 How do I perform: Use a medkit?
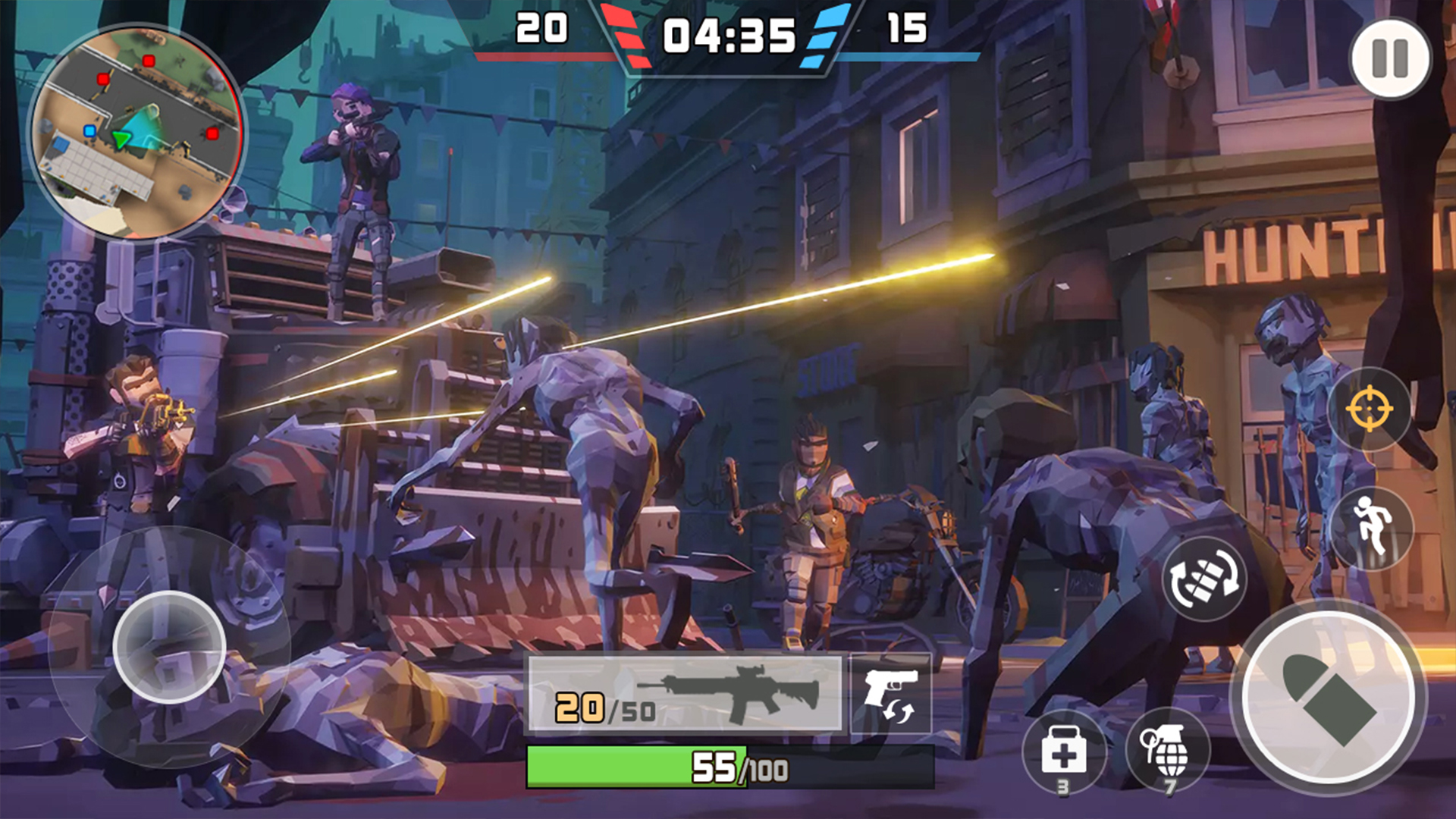pos(1063,752)
